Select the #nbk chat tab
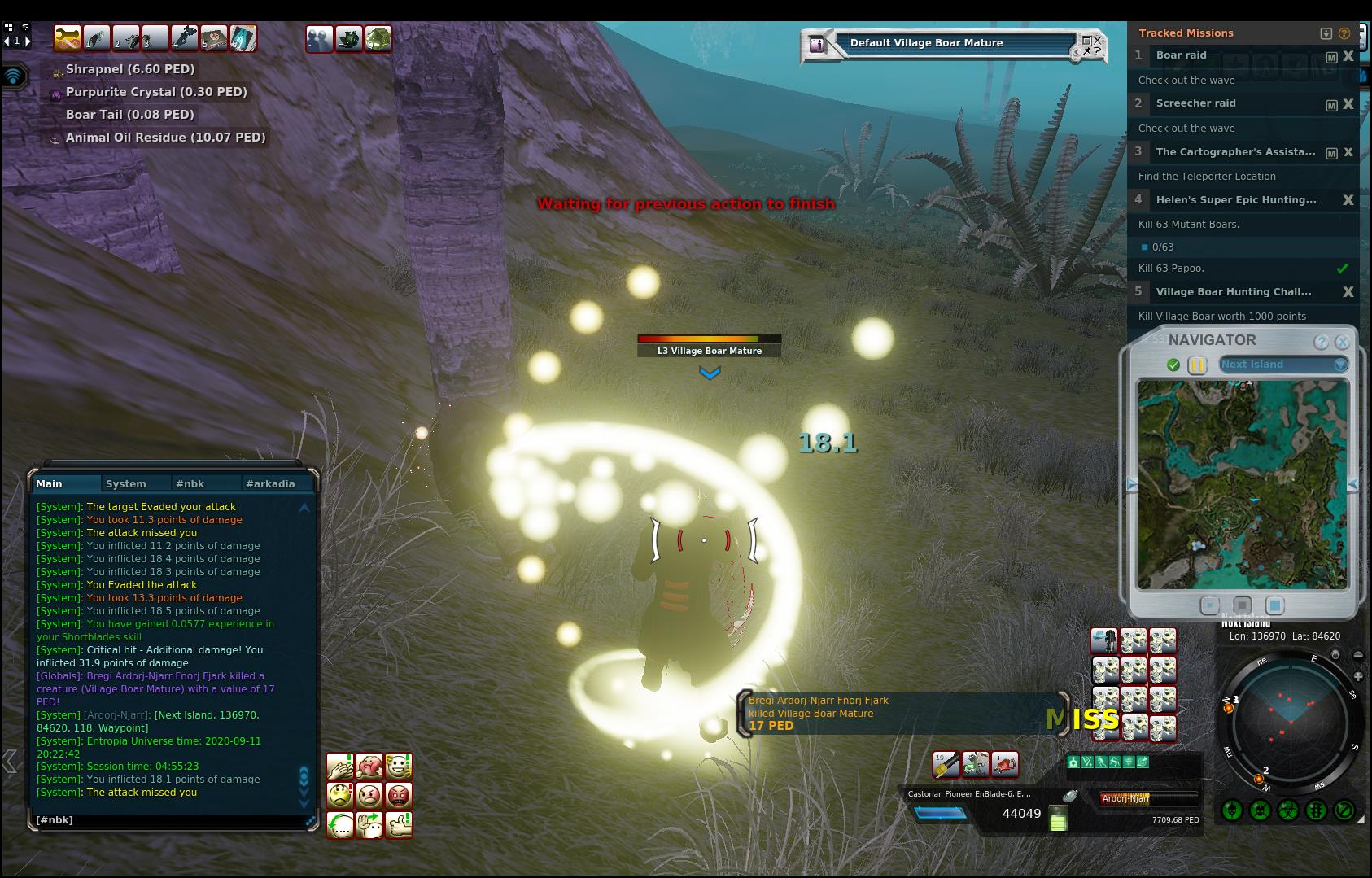The width and height of the screenshot is (1372, 878). coord(190,483)
